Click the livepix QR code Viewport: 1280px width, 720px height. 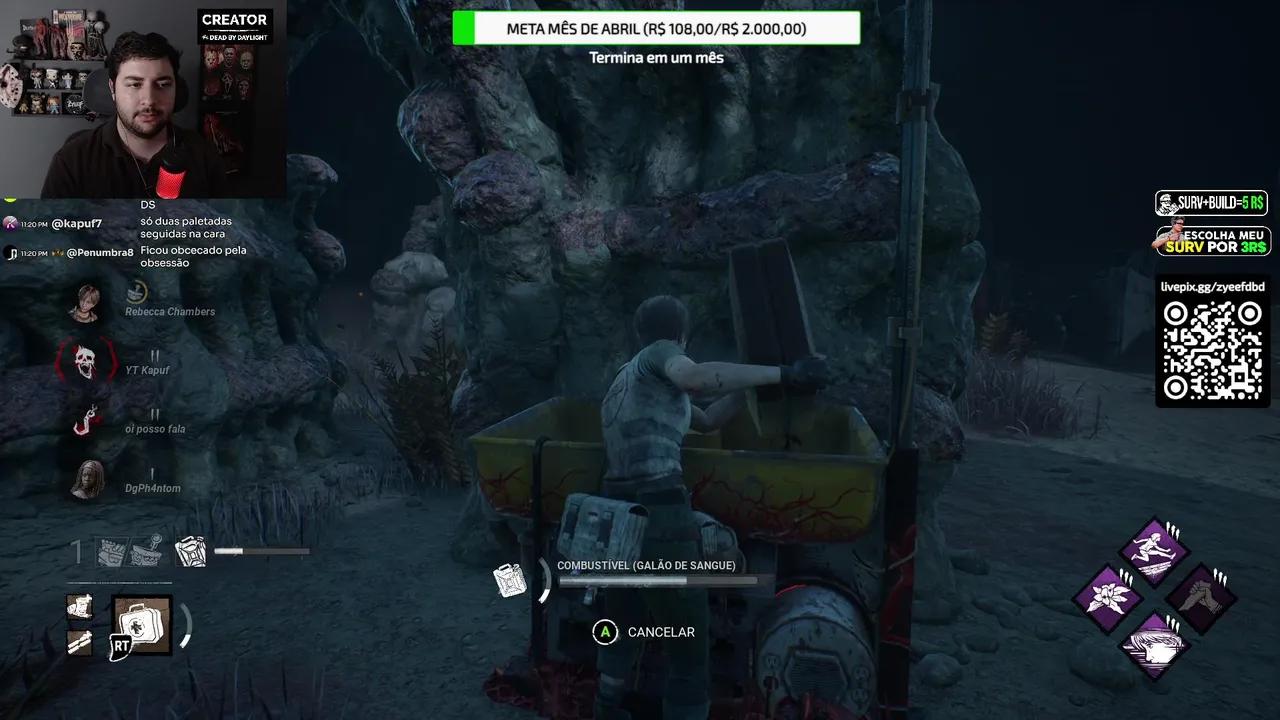pos(1212,352)
